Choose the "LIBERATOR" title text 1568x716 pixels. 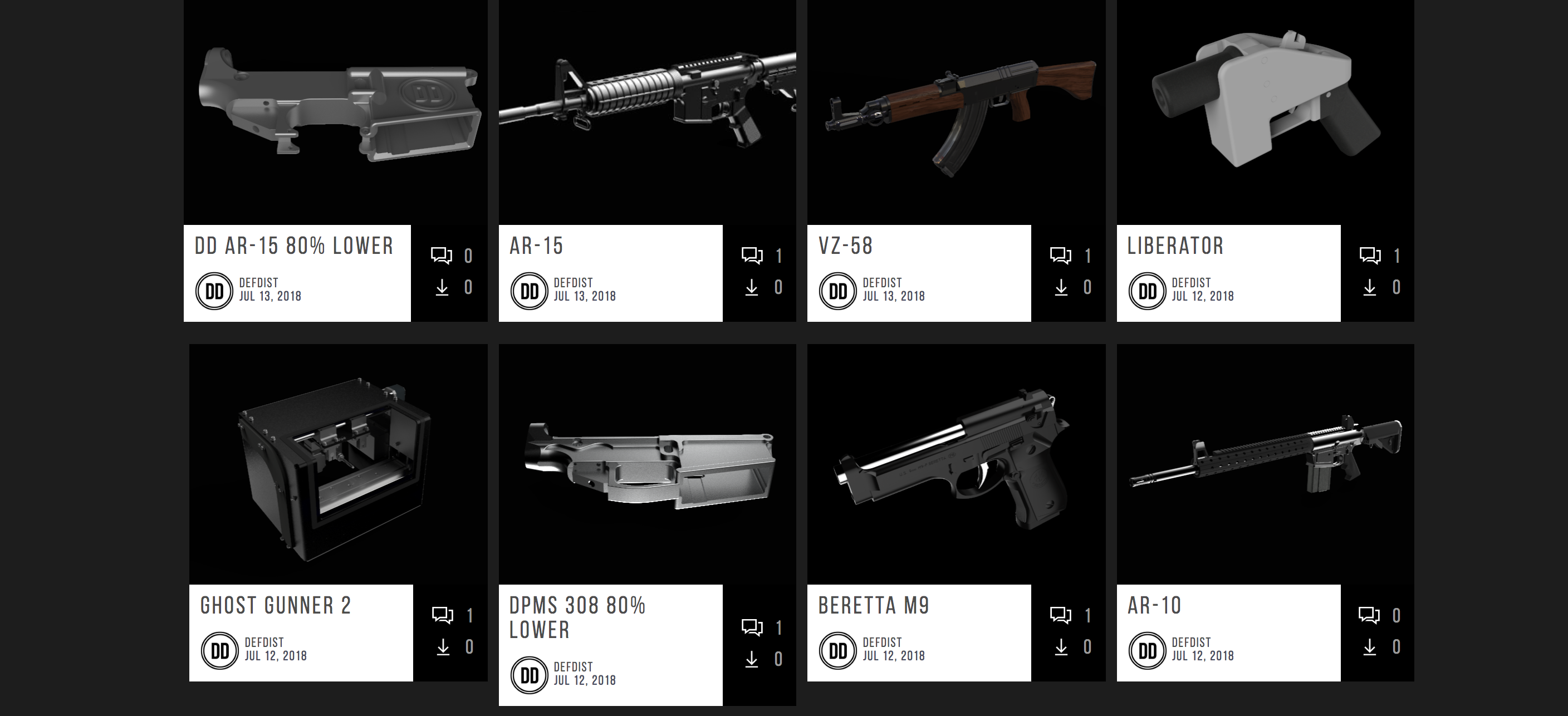pyautogui.click(x=1175, y=246)
